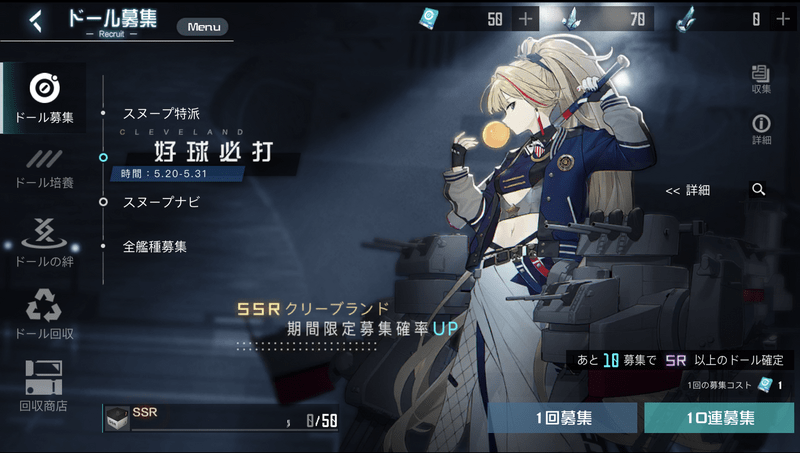Add more recruit tickets with plus button
The width and height of the screenshot is (800, 453).
526,18
